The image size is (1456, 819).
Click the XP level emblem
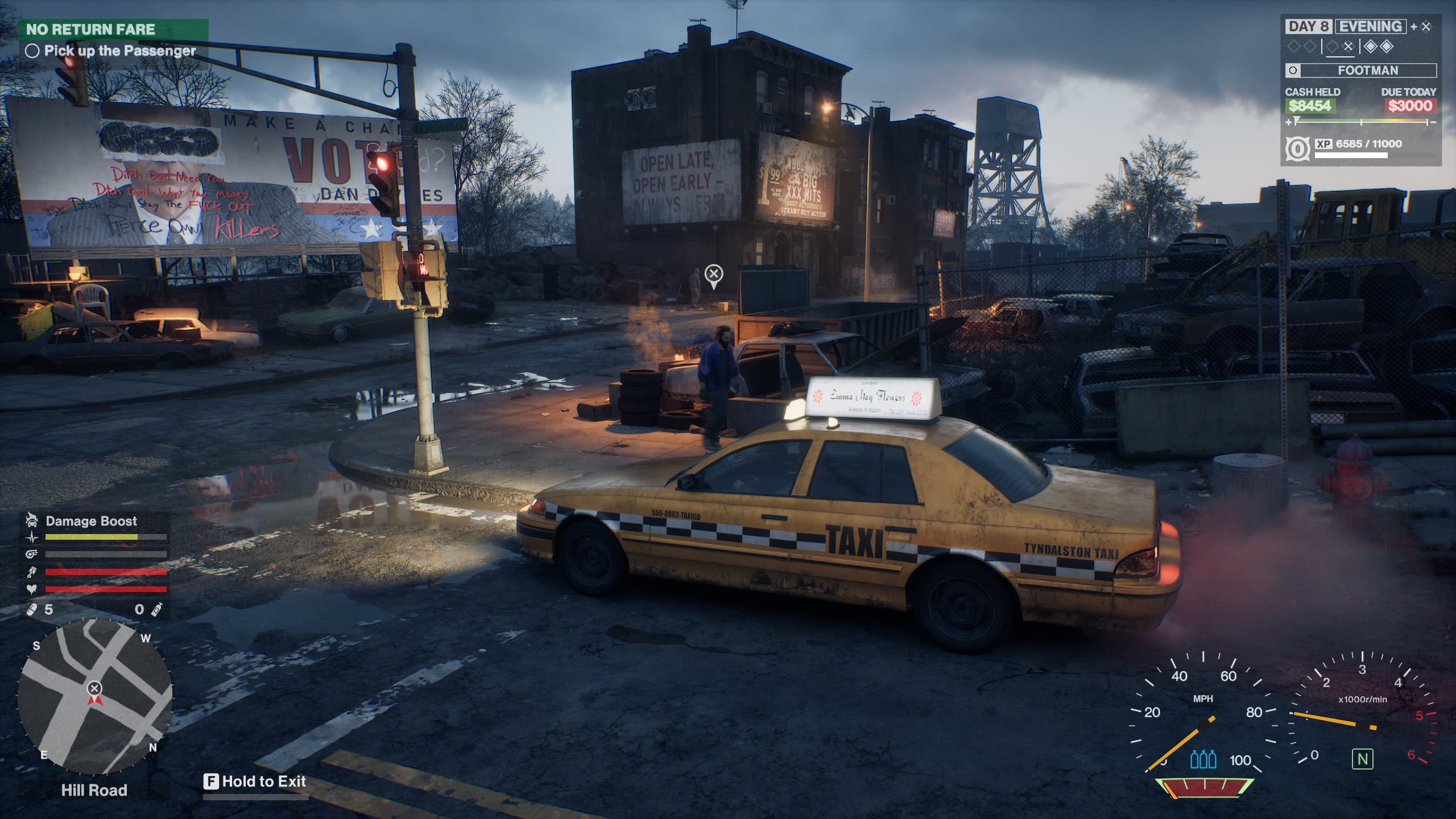tap(1297, 149)
